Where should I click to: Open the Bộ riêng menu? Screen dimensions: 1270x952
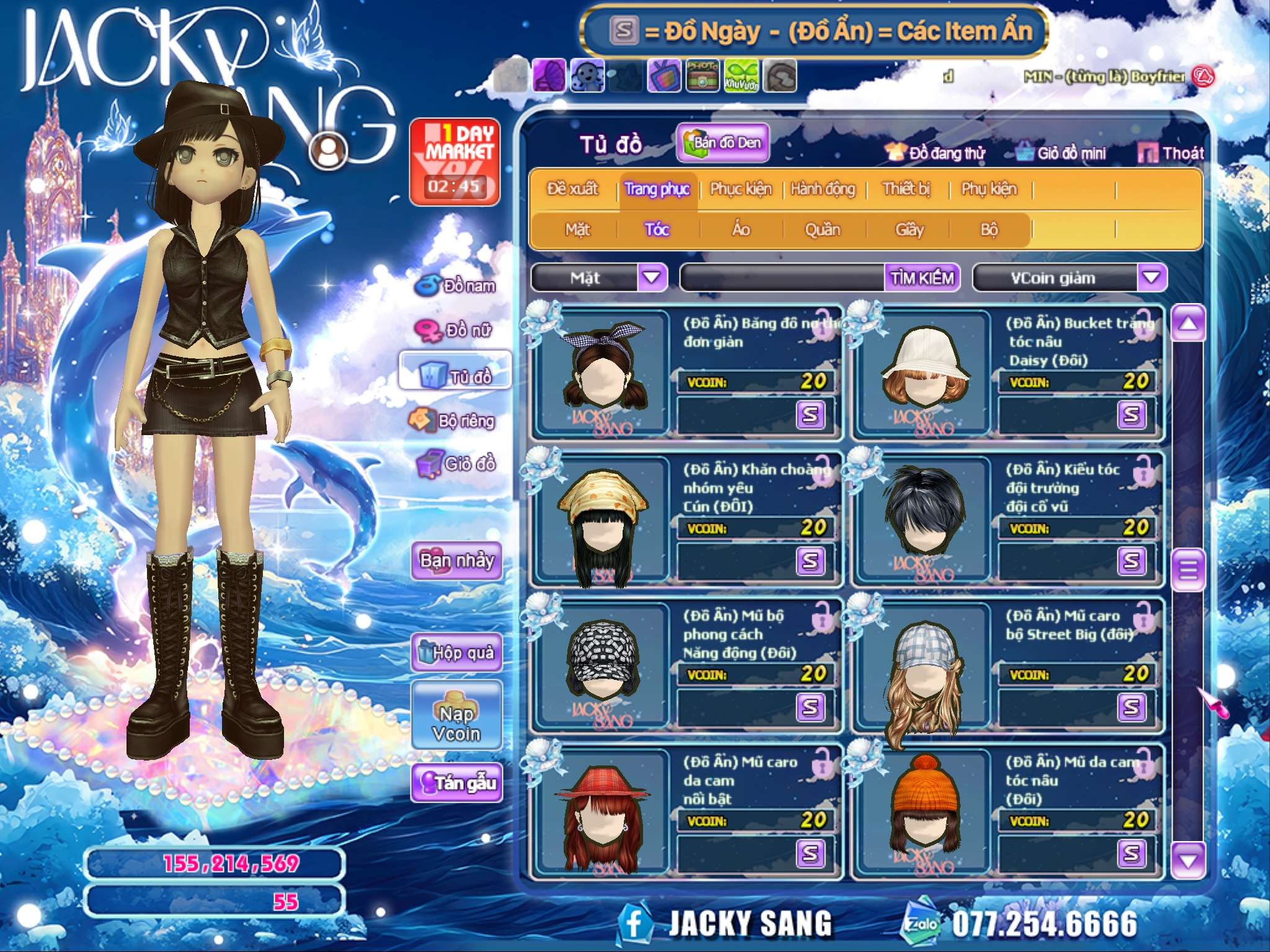[x=453, y=421]
